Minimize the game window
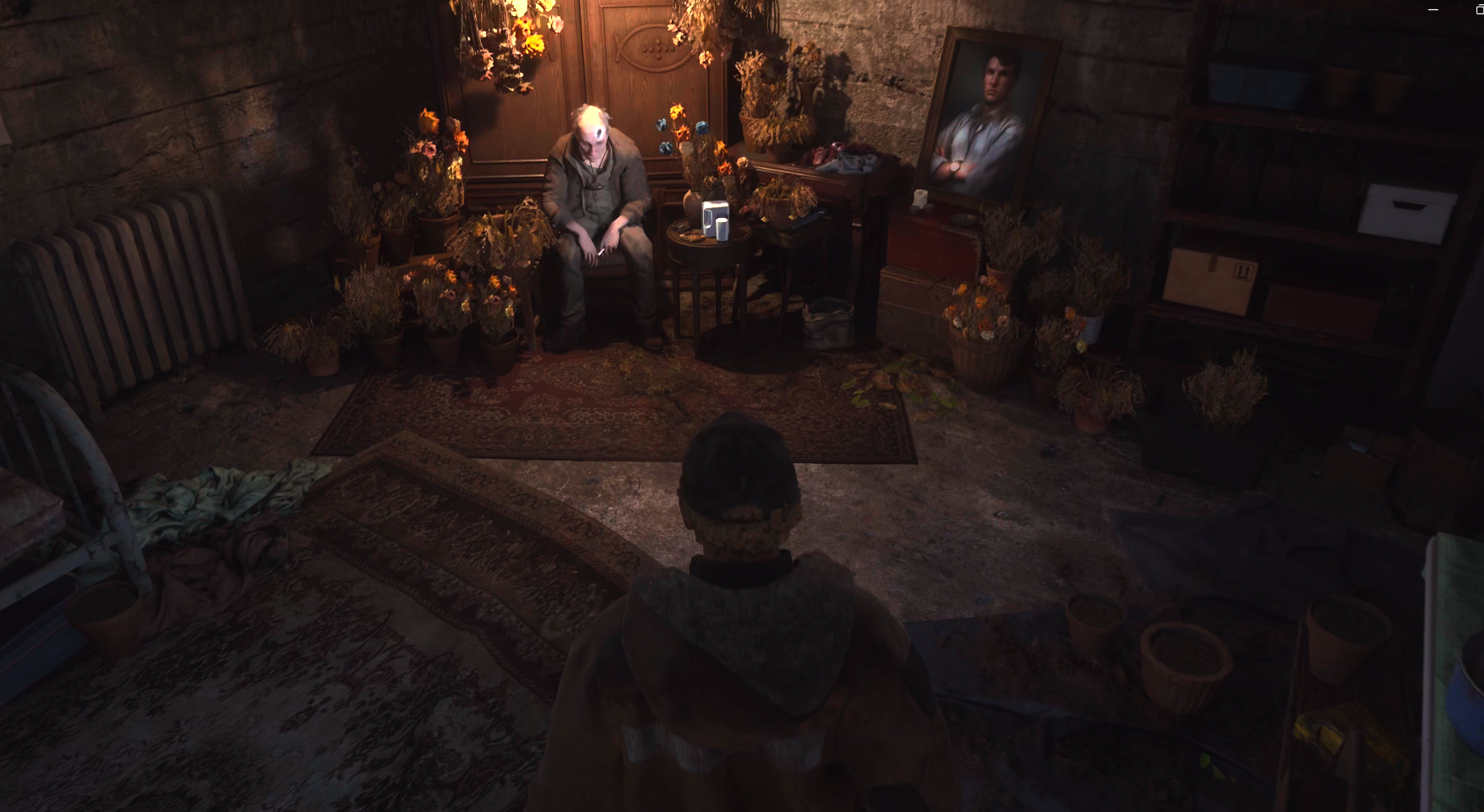This screenshot has height=812, width=1484. 1433,9
